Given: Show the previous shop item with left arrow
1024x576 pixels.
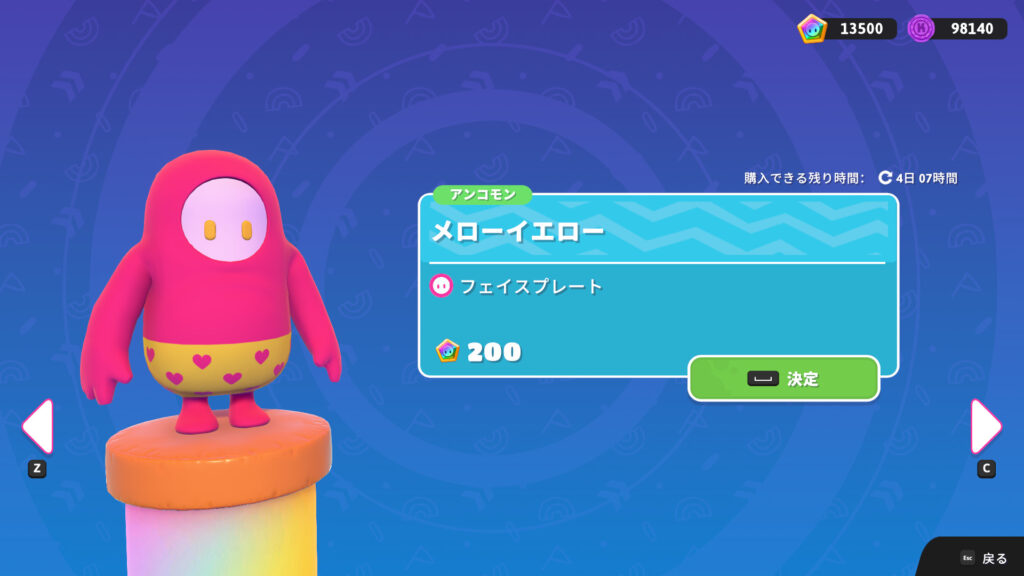Looking at the screenshot, I should (37, 427).
